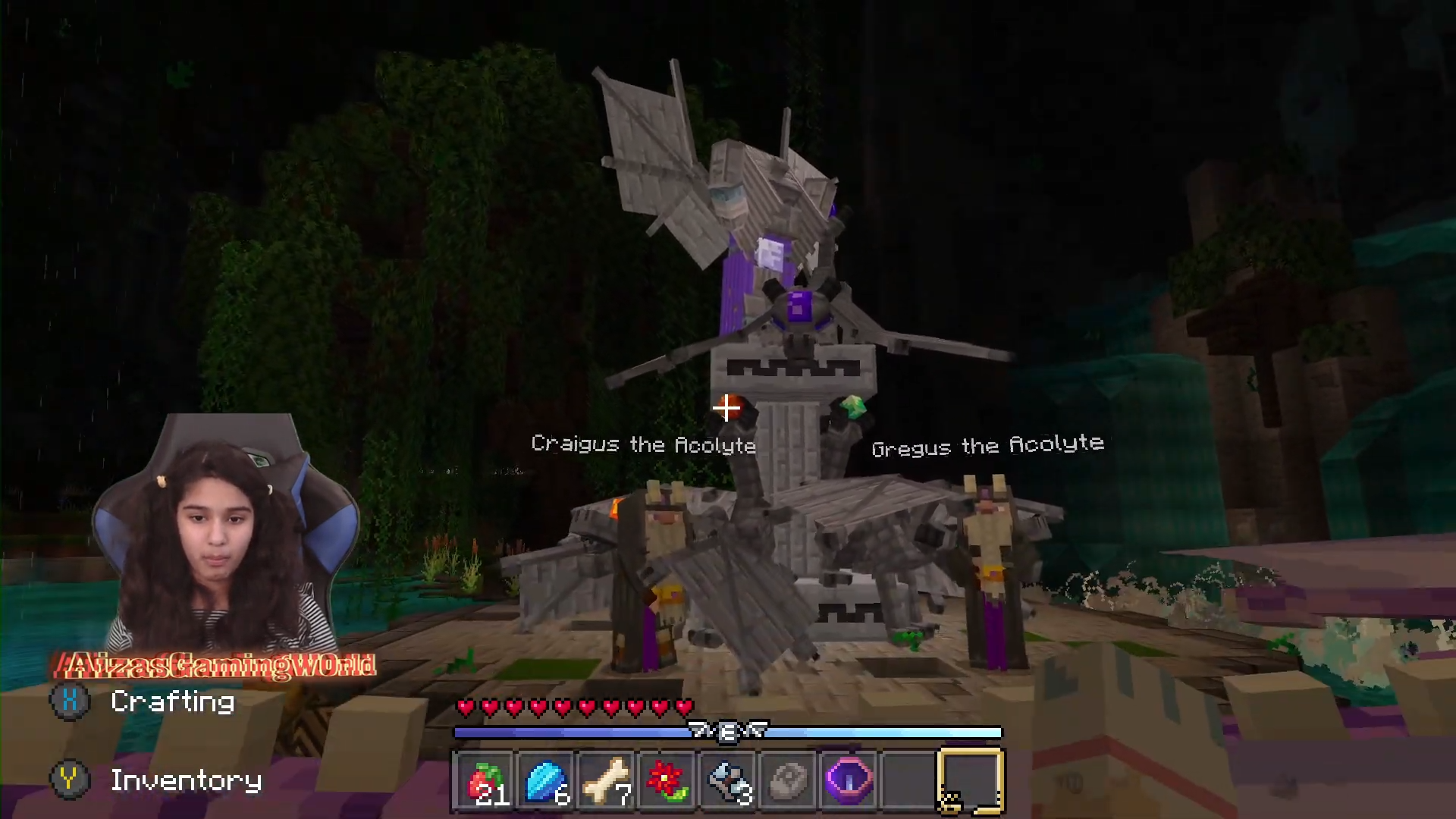Select the strawberry stack in the hotbar
This screenshot has height=819, width=1456.
(x=485, y=781)
